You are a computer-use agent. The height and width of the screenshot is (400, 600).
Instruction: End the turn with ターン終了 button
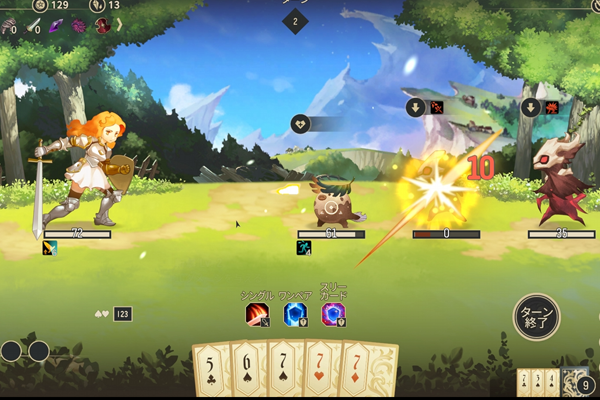(x=537, y=316)
